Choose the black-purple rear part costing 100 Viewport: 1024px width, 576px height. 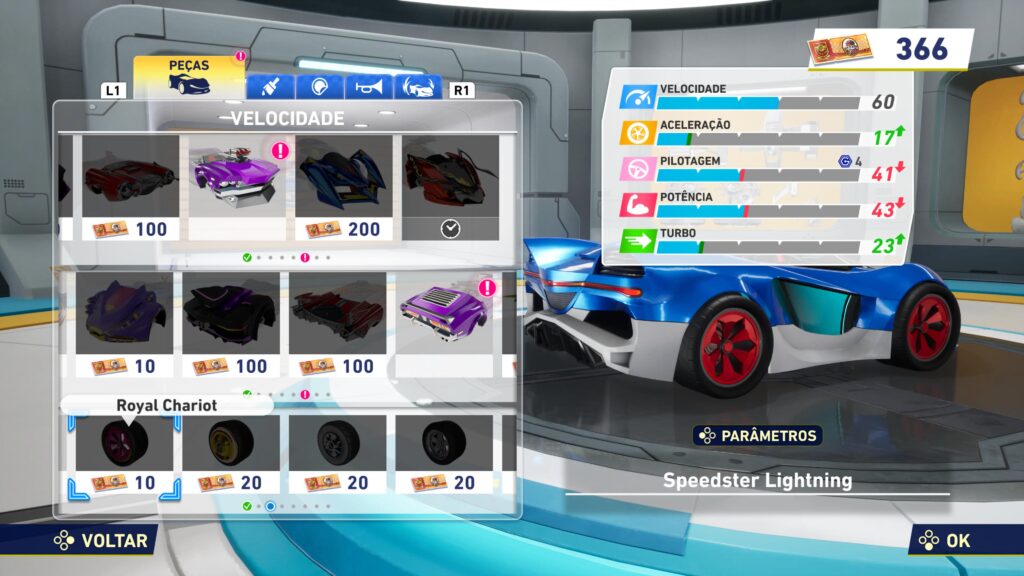[x=231, y=324]
